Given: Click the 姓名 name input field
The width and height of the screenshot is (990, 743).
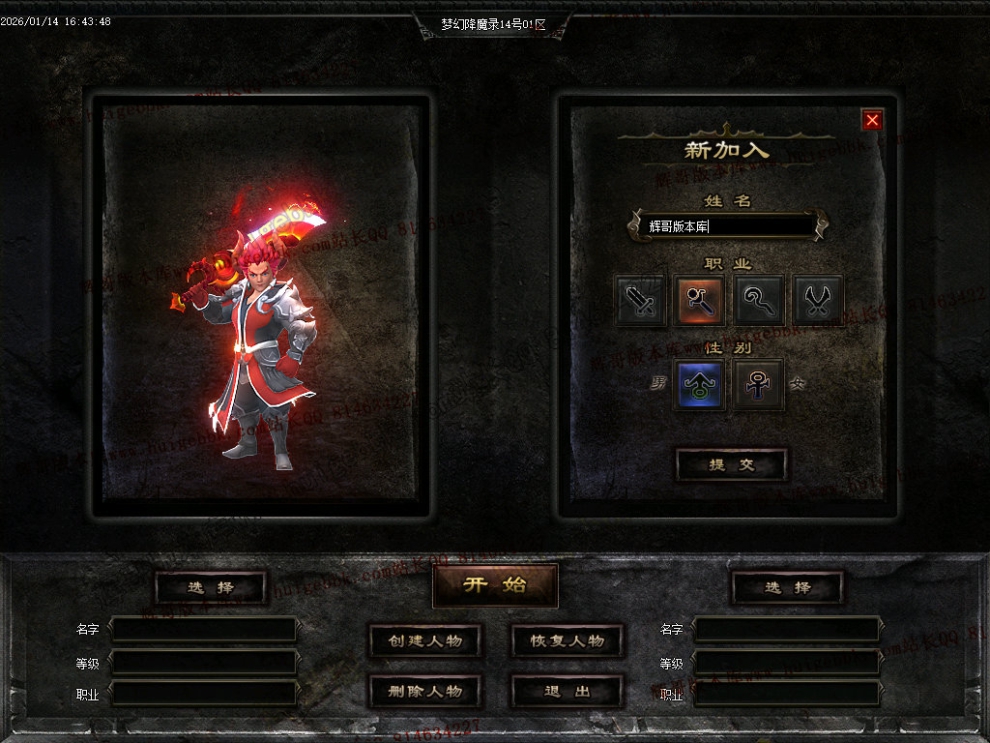Looking at the screenshot, I should point(728,227).
